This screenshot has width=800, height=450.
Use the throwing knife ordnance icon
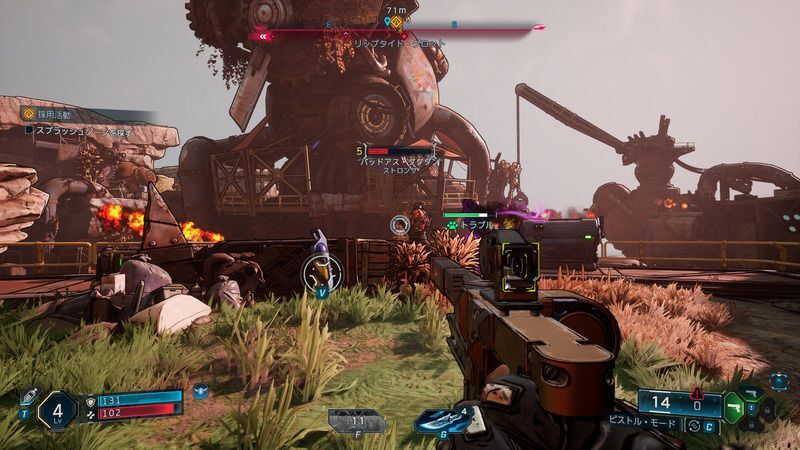(x=444, y=420)
